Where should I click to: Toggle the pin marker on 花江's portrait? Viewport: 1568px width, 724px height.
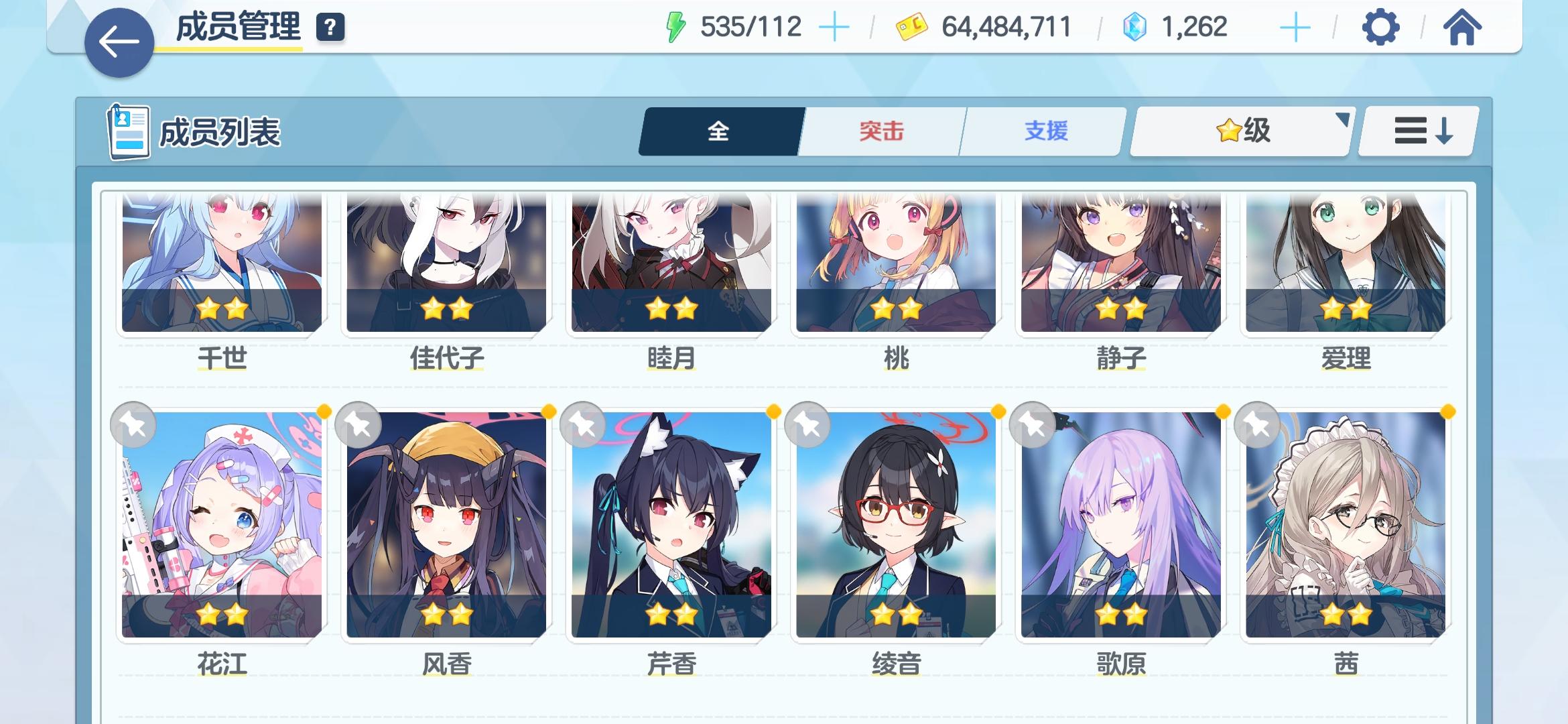pos(132,424)
